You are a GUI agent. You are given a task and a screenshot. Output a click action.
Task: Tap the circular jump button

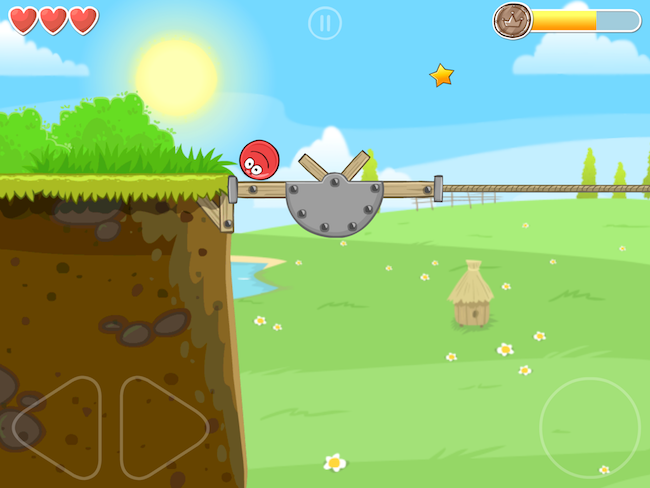(589, 427)
